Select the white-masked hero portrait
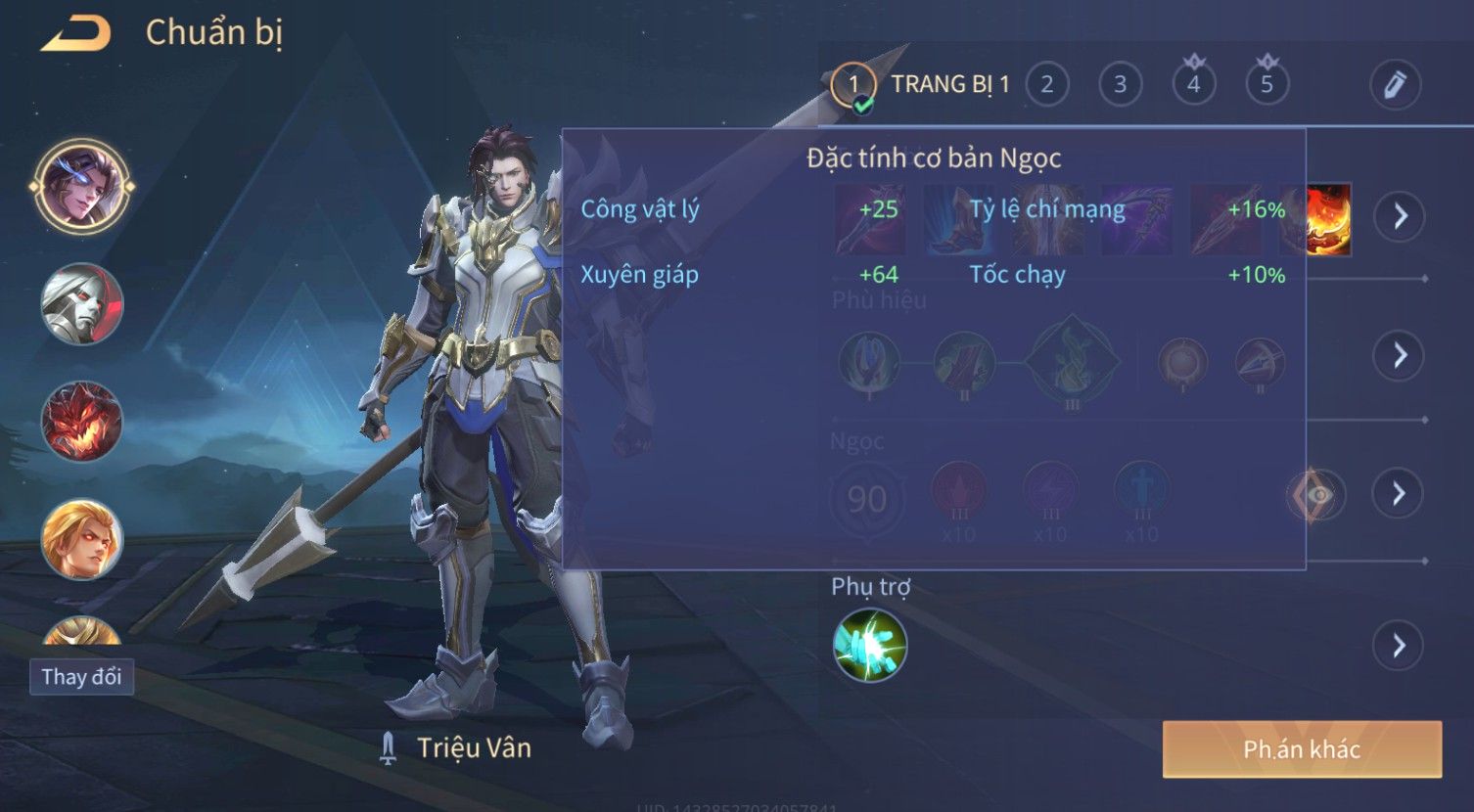Viewport: 1474px width, 812px height. click(x=81, y=304)
